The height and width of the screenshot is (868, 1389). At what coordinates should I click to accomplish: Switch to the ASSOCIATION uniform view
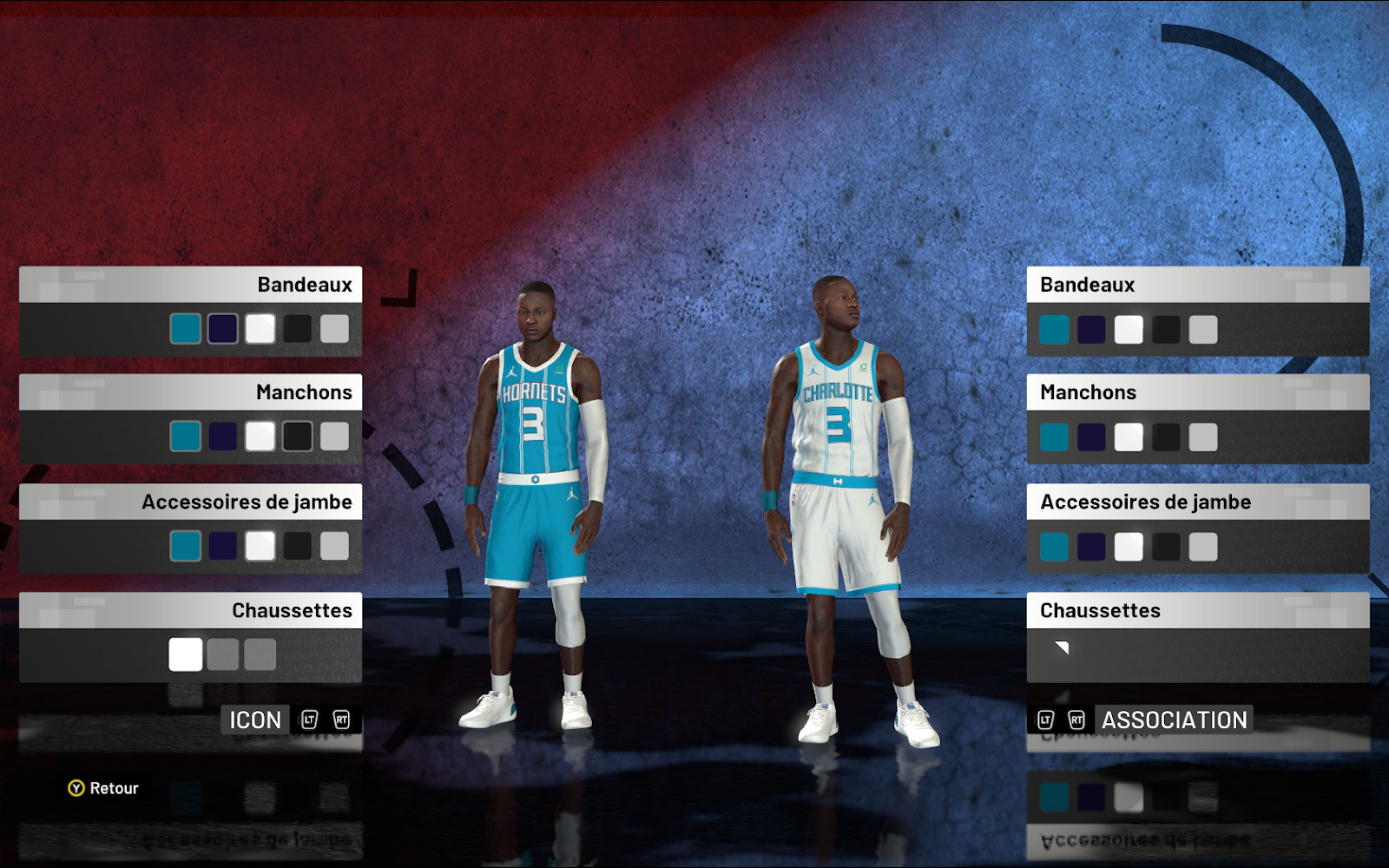[1174, 720]
